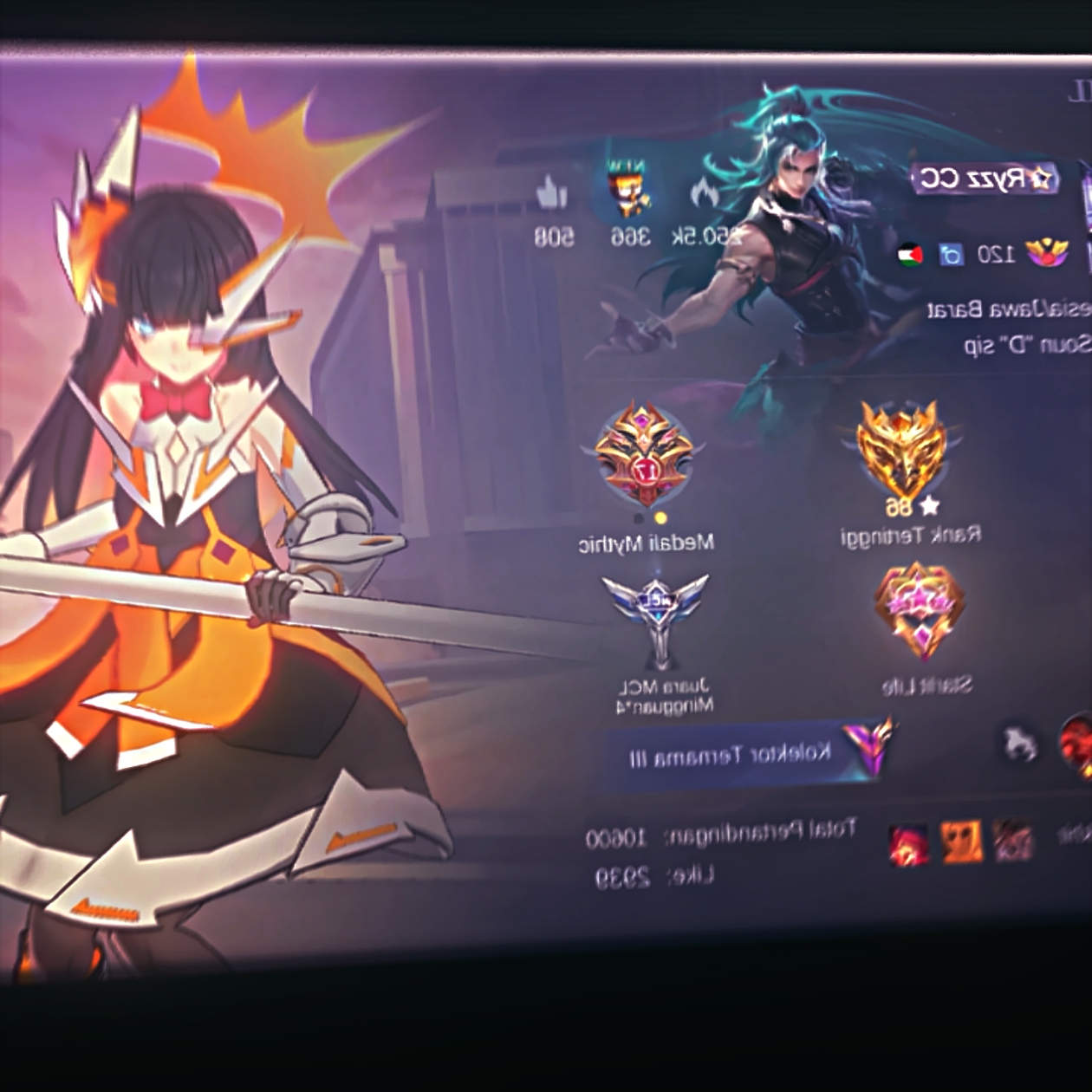Tap the thumbs-up like icon
1092x1092 pixels.
[x=551, y=194]
